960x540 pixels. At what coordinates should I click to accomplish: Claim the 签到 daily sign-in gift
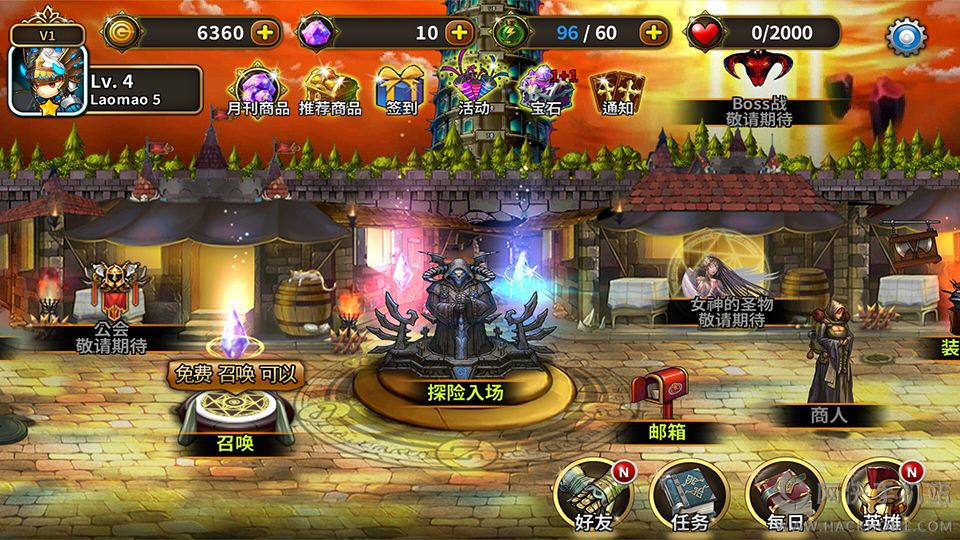[400, 87]
